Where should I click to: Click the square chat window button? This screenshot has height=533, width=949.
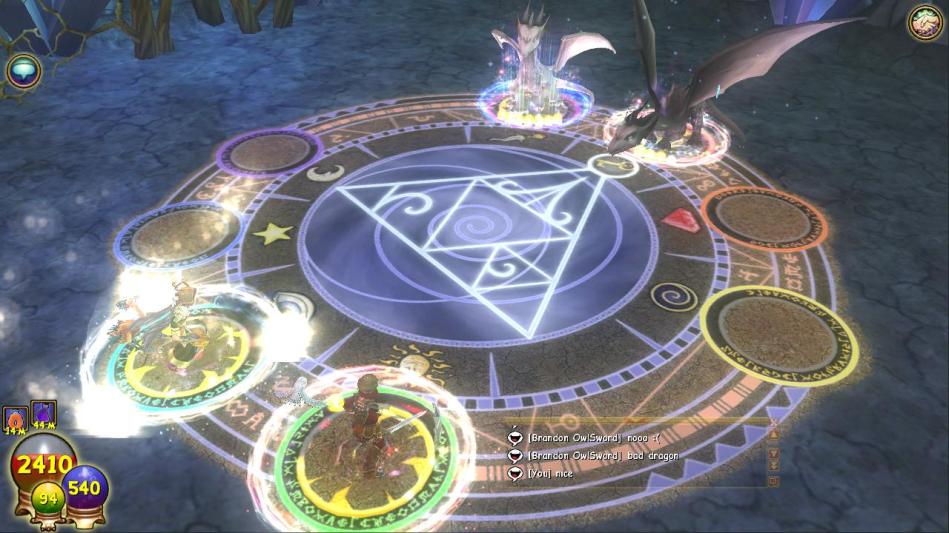772,480
